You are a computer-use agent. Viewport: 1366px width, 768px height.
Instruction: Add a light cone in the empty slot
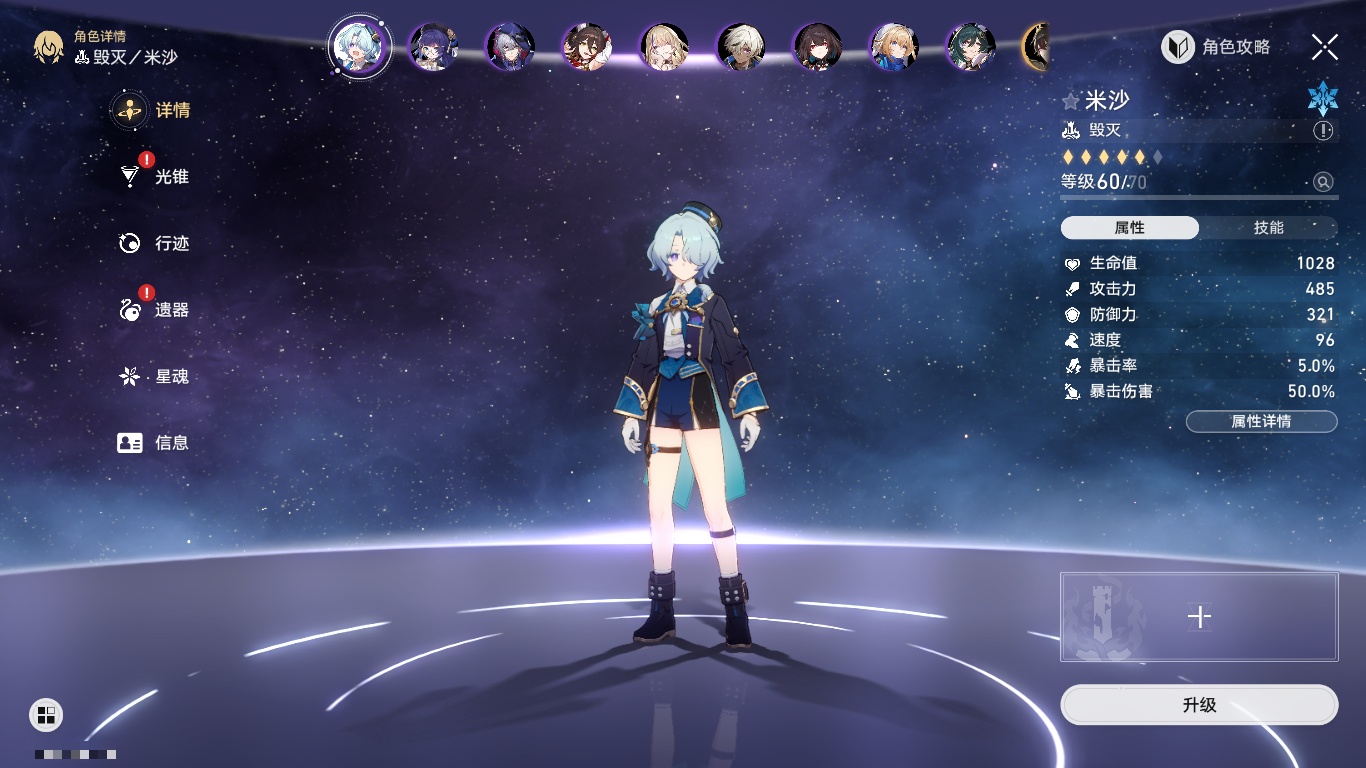(x=1199, y=617)
